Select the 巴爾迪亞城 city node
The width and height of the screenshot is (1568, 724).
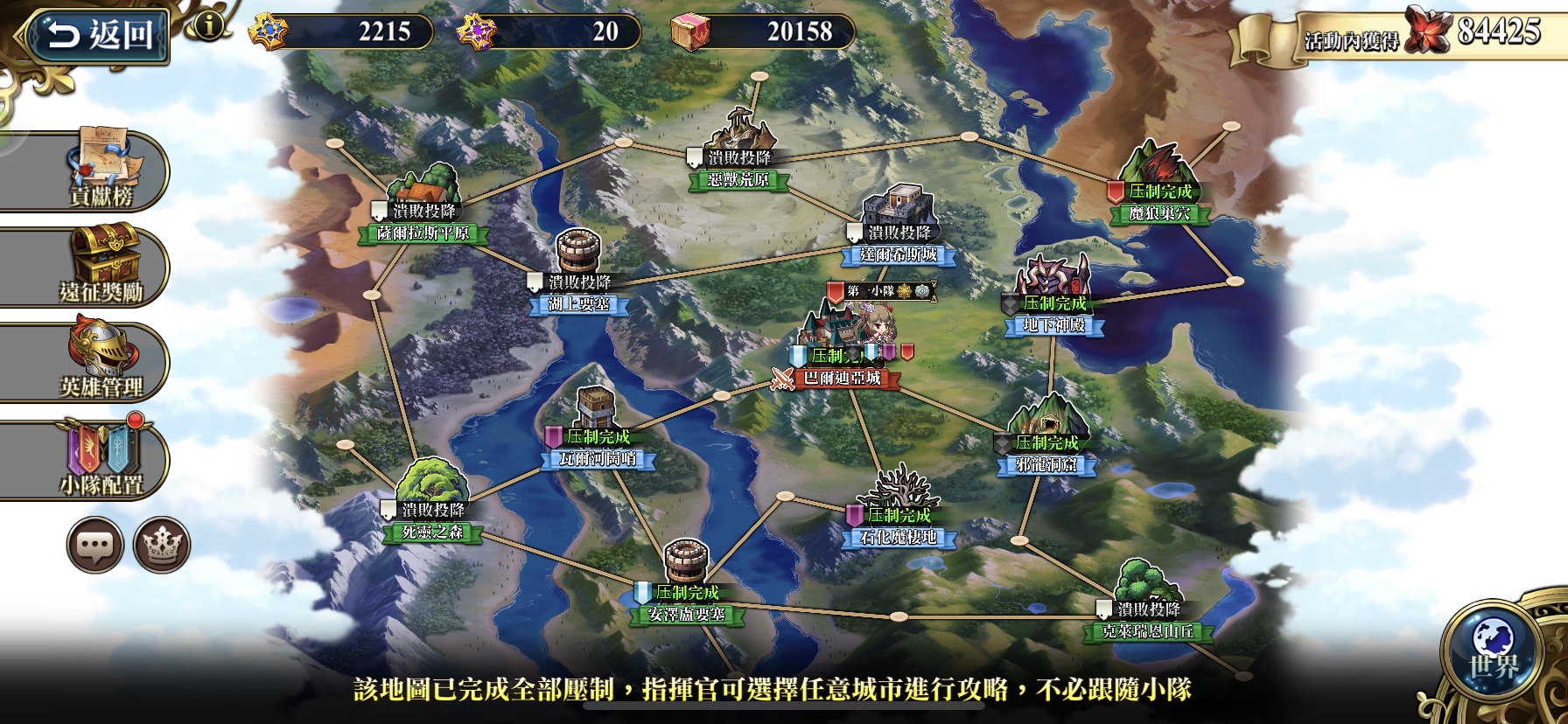pyautogui.click(x=842, y=378)
